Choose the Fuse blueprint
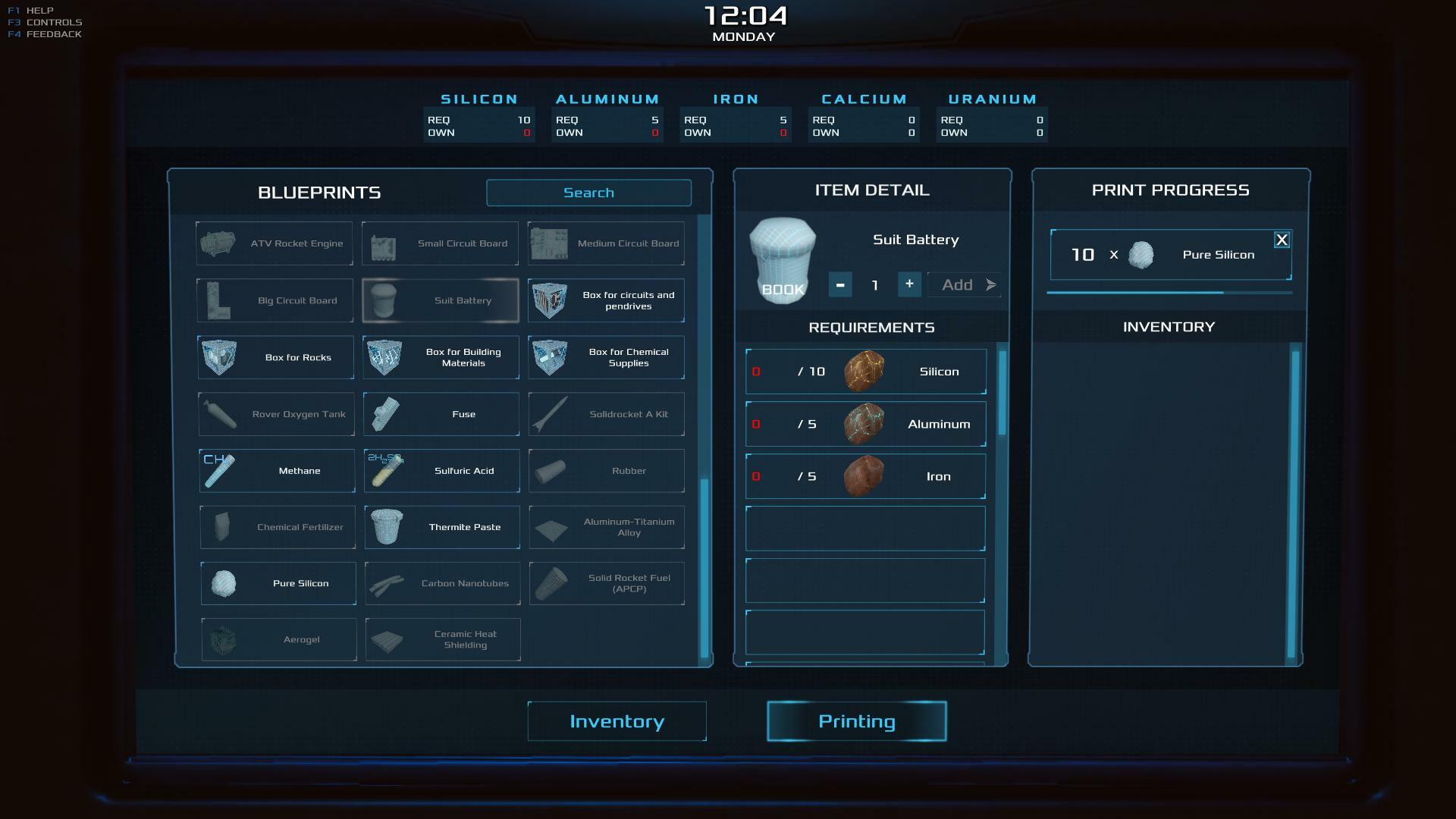The height and width of the screenshot is (819, 1456). (441, 414)
